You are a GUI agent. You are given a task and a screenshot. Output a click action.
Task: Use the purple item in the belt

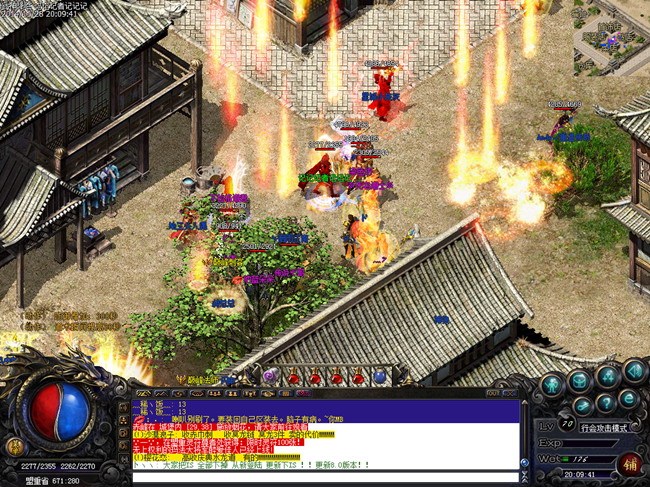point(269,377)
